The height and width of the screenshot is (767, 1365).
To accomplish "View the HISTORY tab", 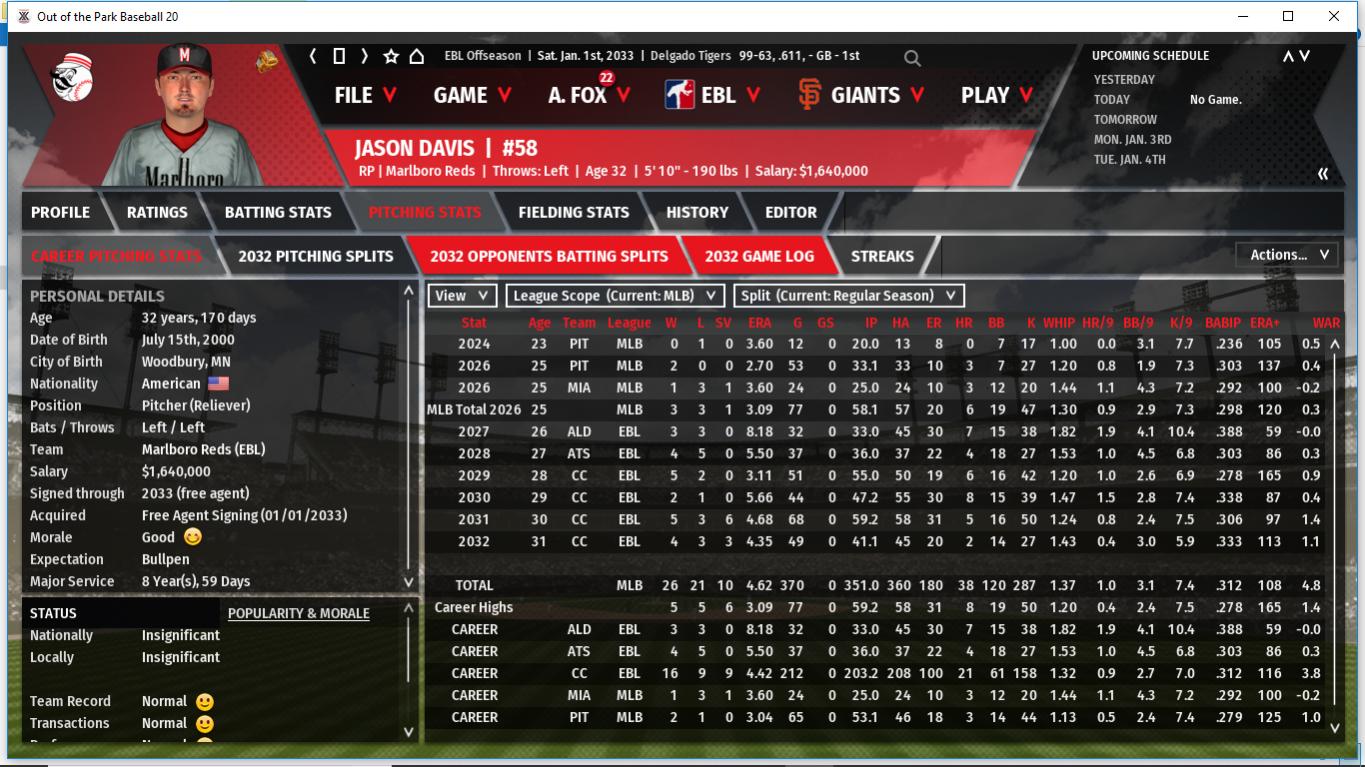I will [697, 212].
